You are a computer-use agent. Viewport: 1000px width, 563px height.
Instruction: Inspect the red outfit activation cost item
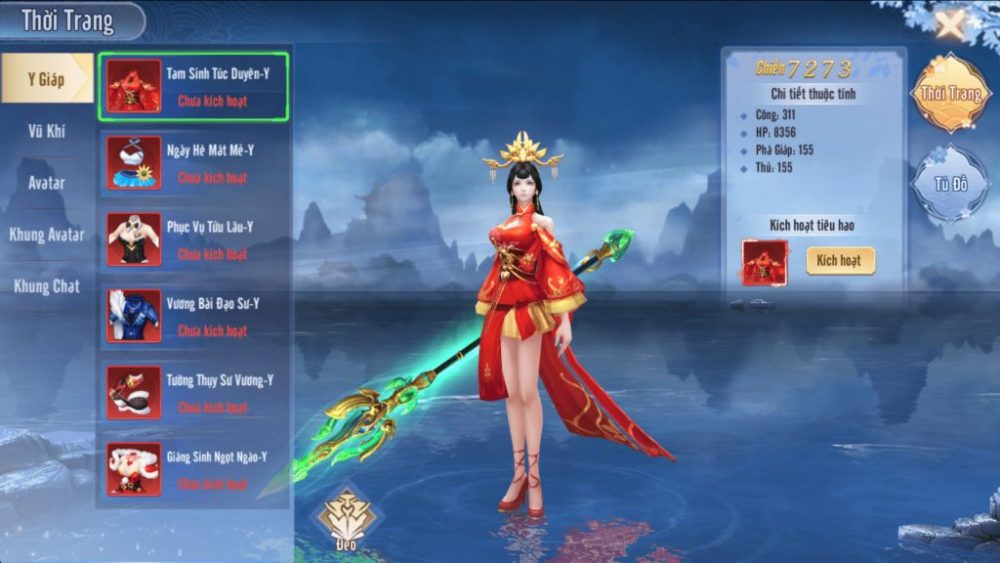[765, 262]
